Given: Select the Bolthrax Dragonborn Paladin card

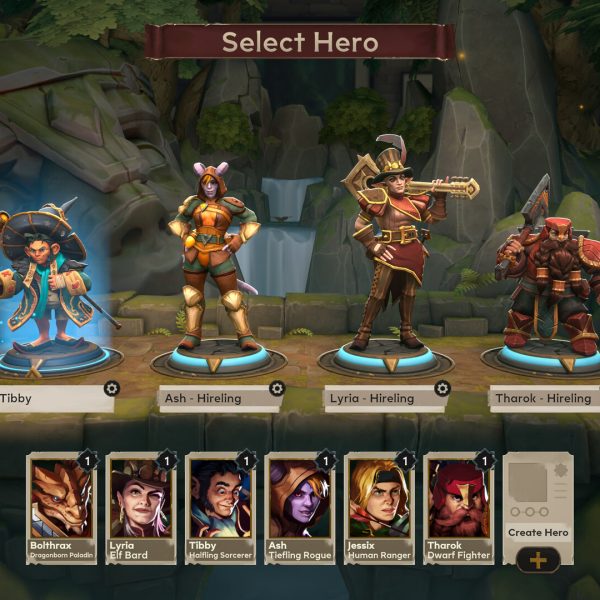Looking at the screenshot, I should point(62,507).
